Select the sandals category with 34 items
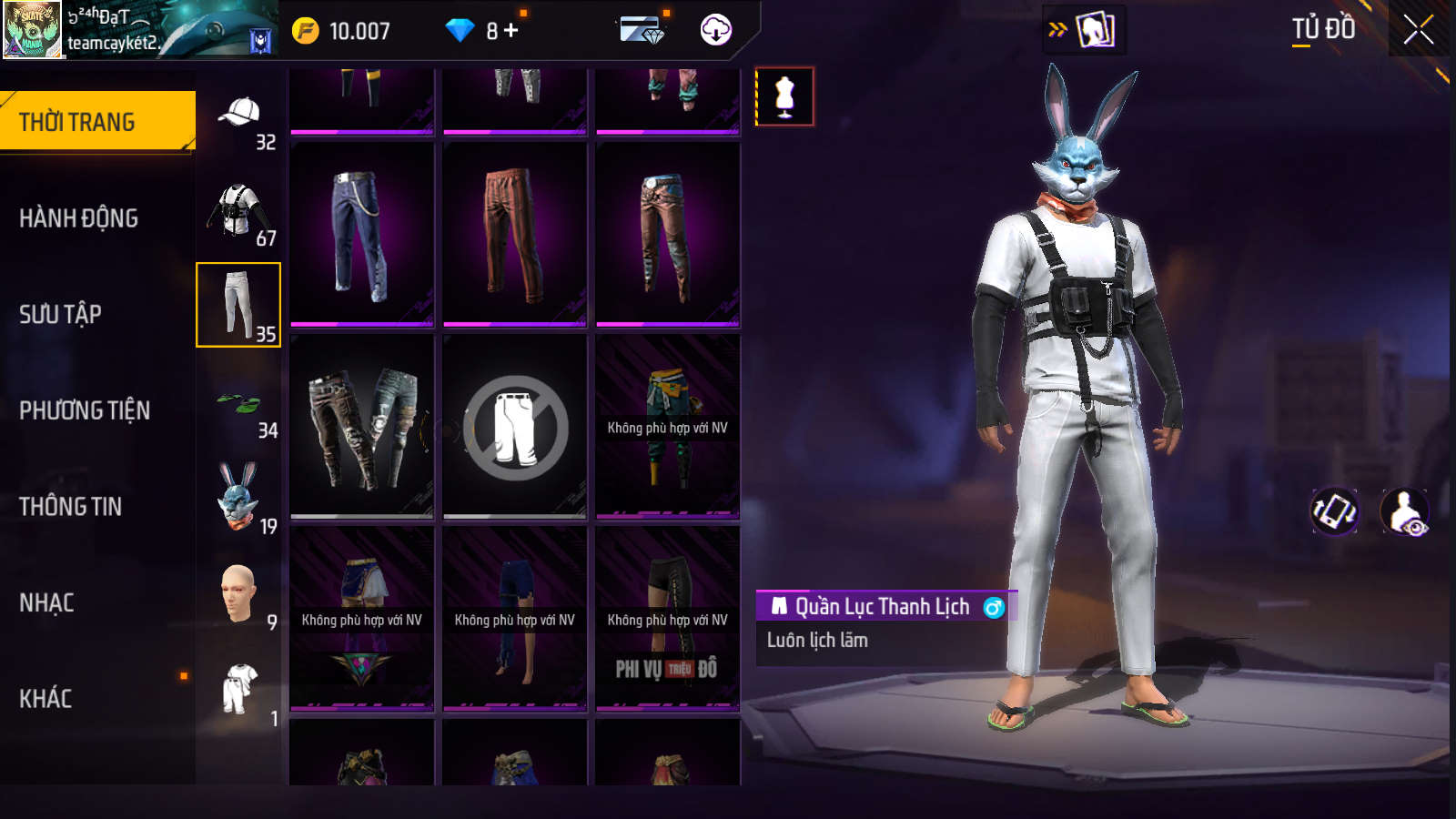The width and height of the screenshot is (1456, 819). click(x=239, y=404)
